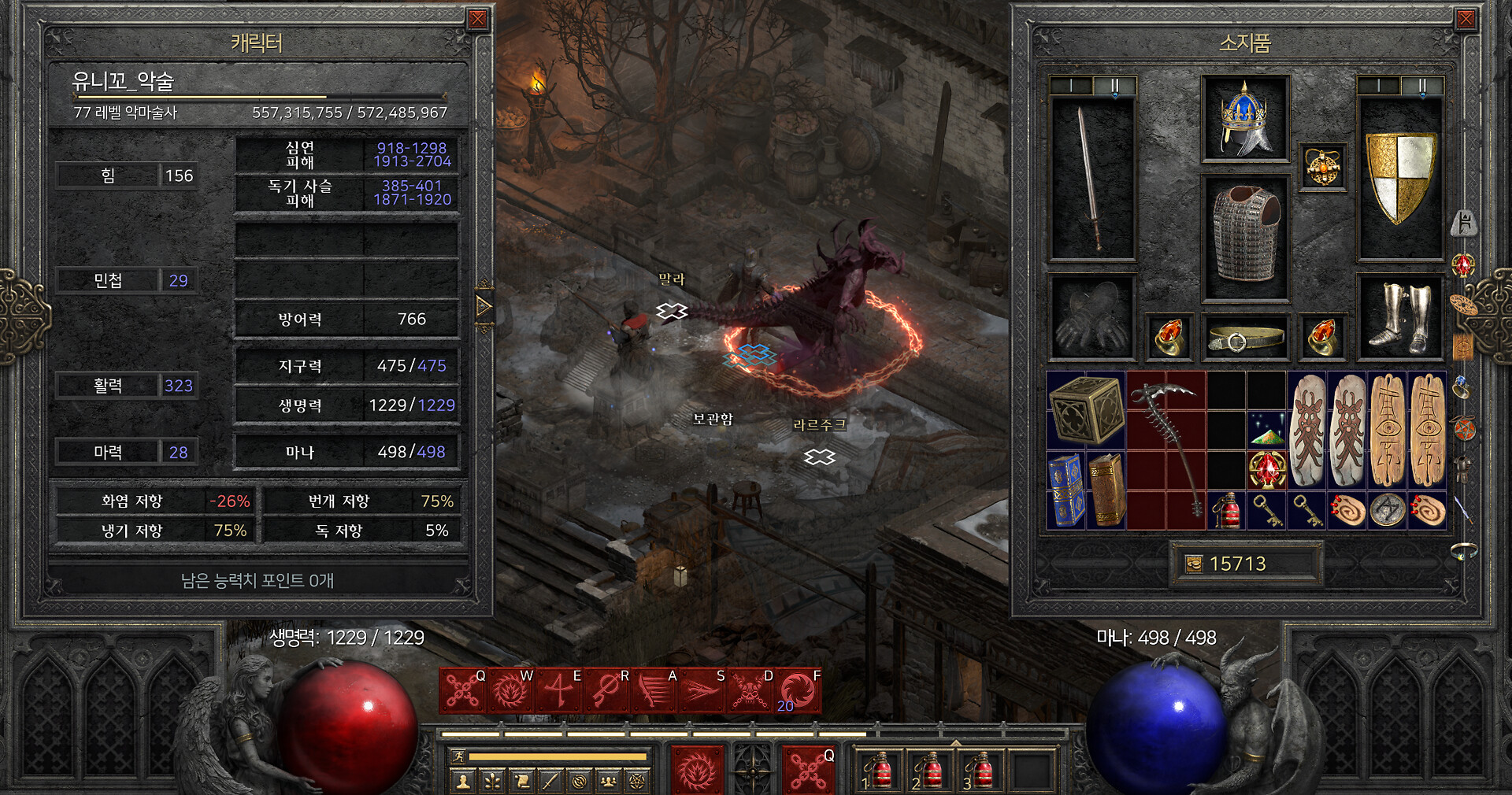Image resolution: width=1512 pixels, height=795 pixels.
Task: Pick the equipped long sword
Action: pos(1091,179)
